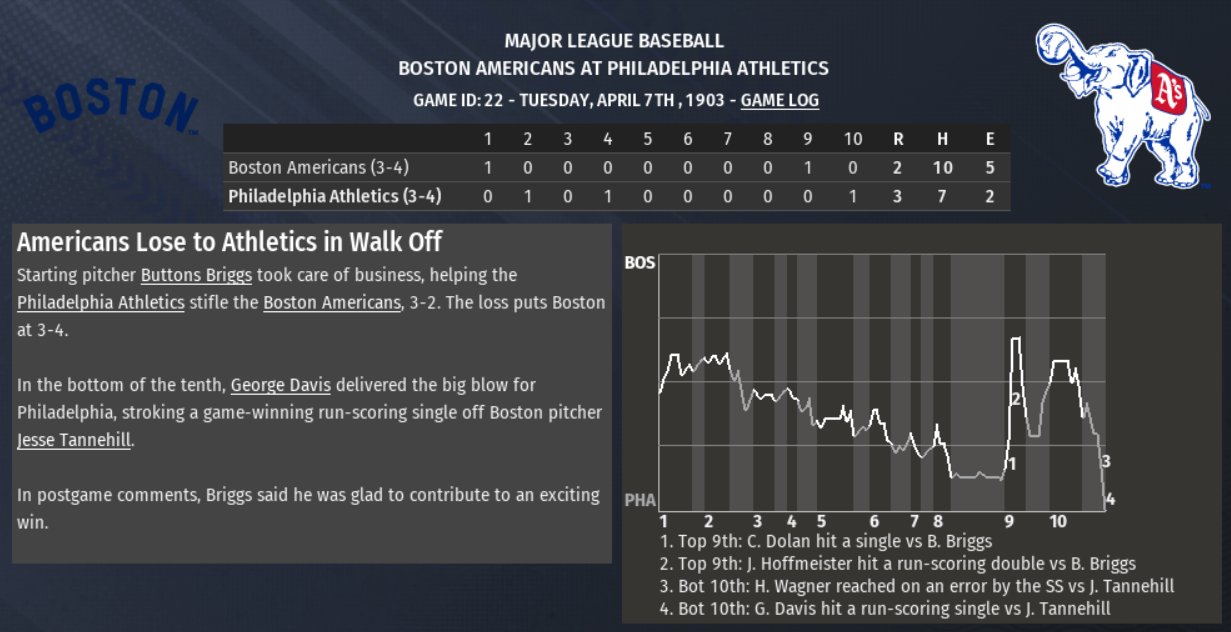Open Jesse Tannehill player profile
The height and width of the screenshot is (632, 1231).
click(73, 440)
